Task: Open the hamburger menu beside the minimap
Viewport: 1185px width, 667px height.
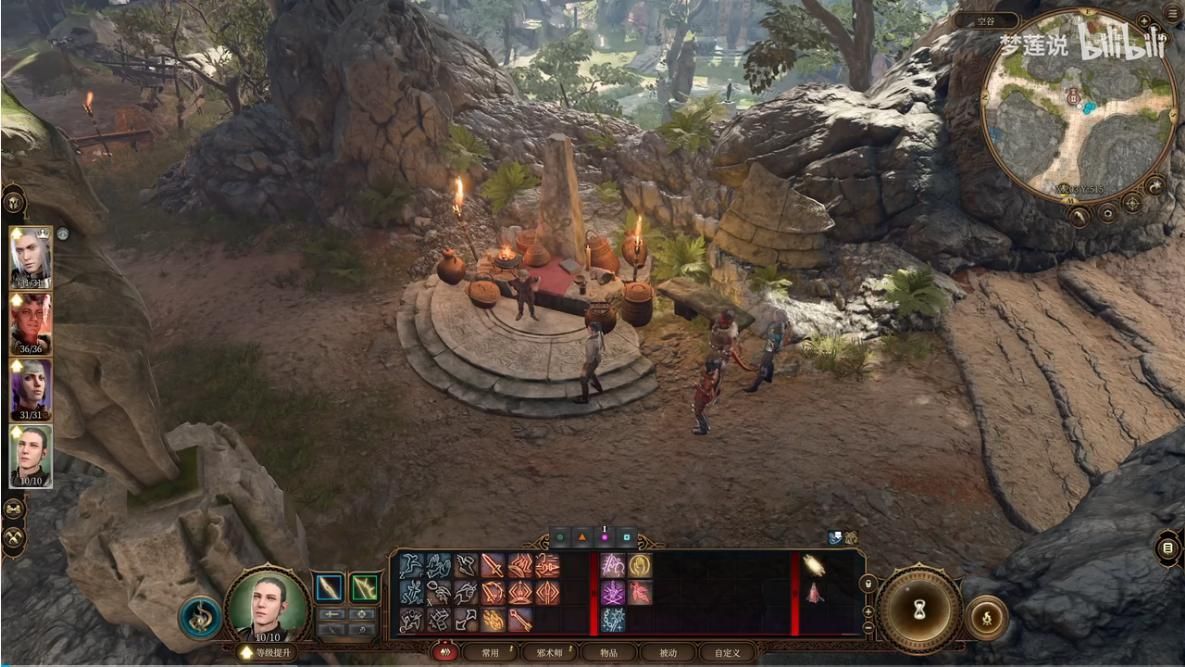Action: click(1172, 13)
